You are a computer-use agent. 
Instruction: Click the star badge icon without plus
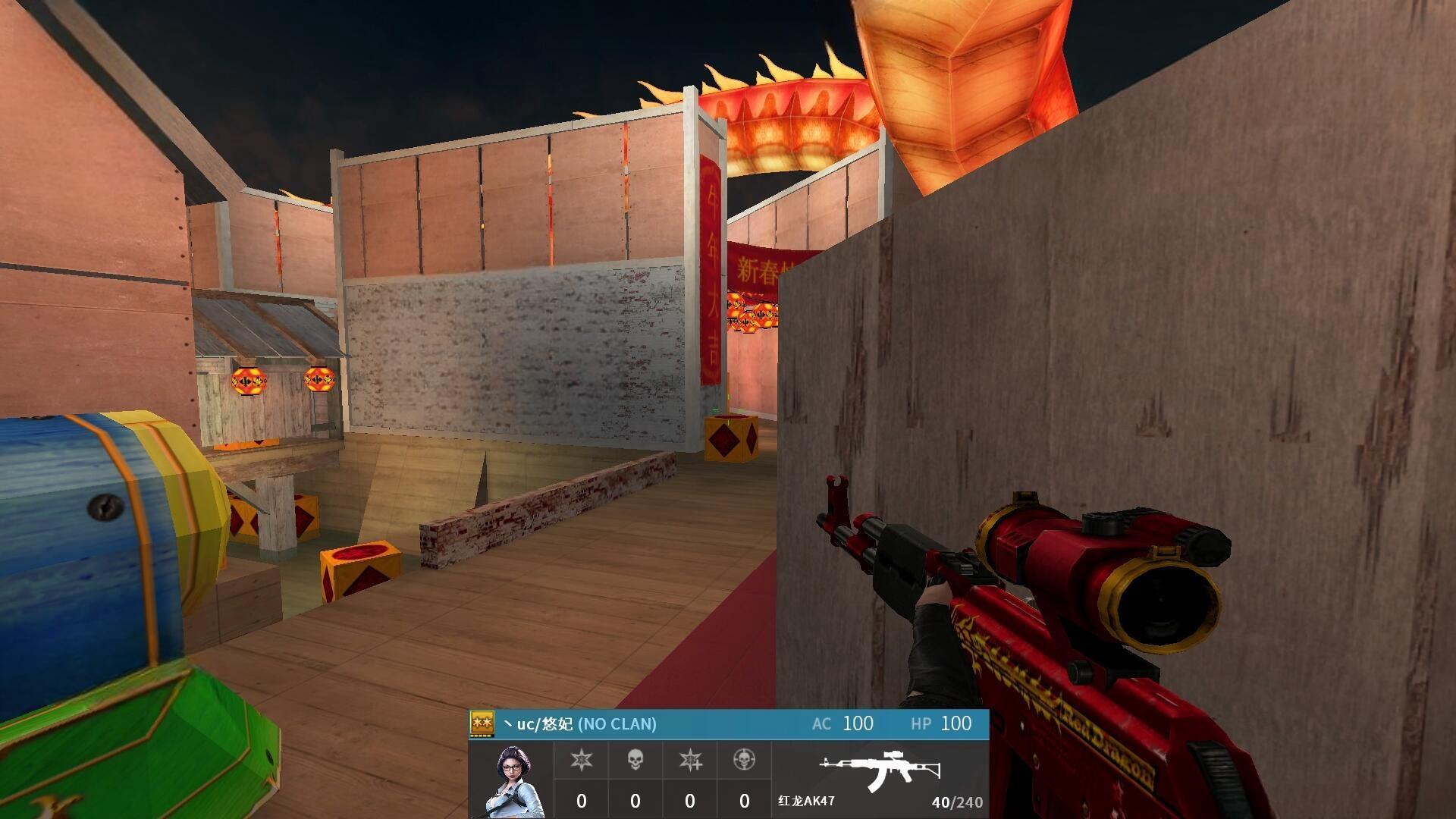(581, 759)
